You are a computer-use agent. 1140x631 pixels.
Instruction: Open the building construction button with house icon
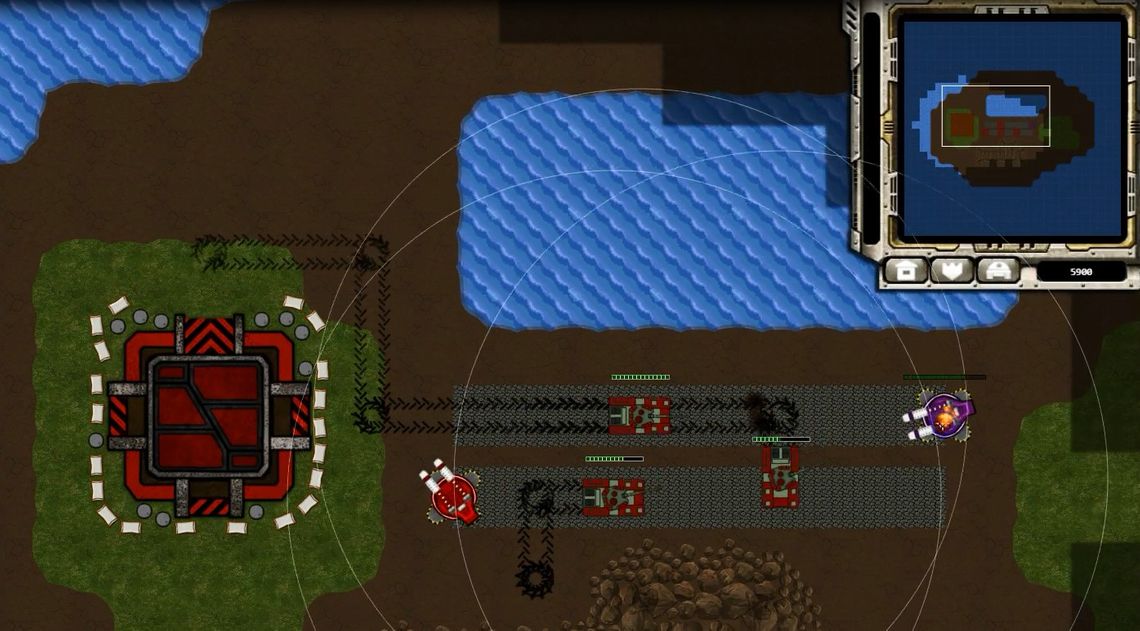(x=907, y=270)
